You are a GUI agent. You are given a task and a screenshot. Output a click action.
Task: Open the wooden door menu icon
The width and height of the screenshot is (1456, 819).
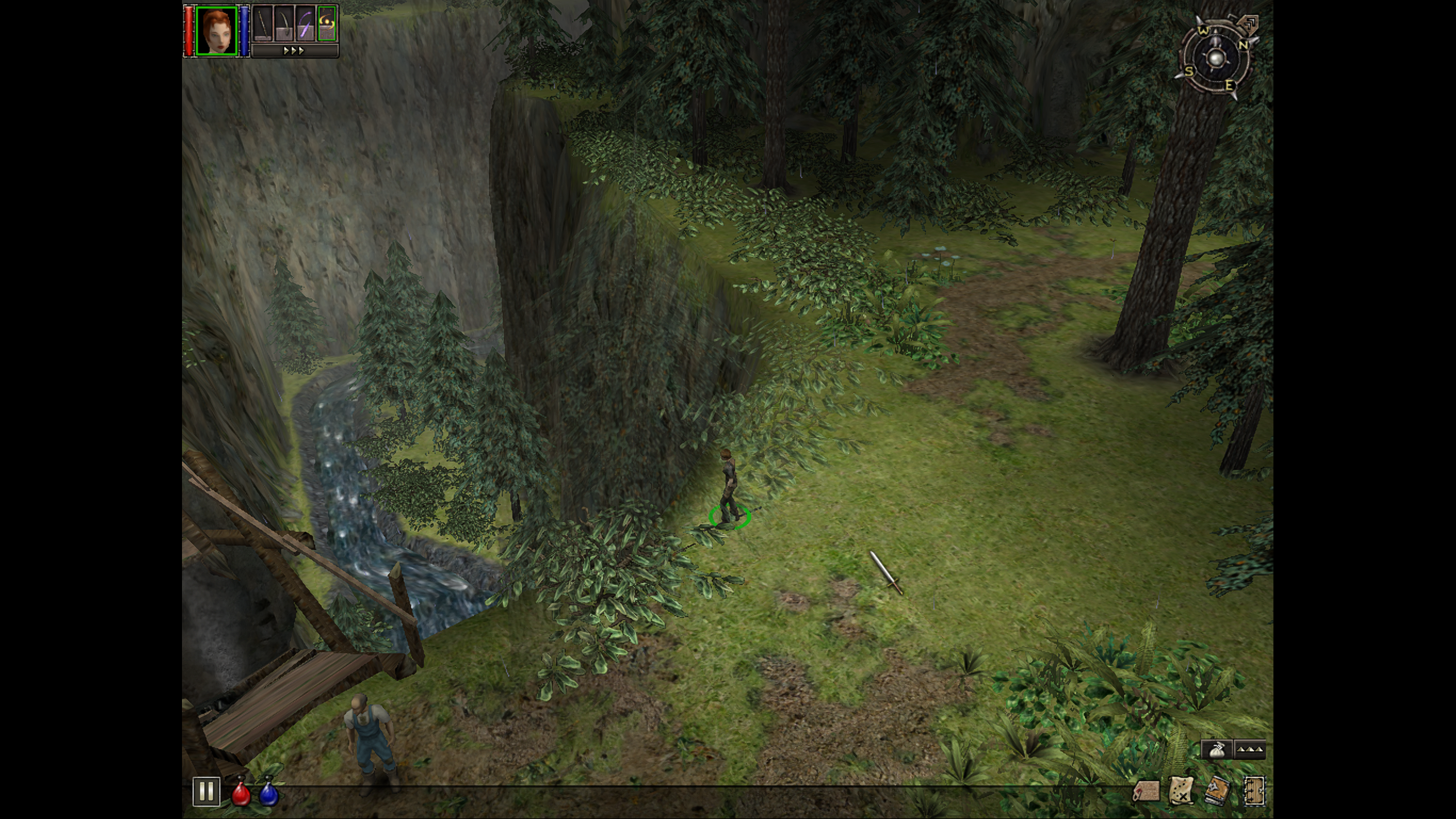1254,791
